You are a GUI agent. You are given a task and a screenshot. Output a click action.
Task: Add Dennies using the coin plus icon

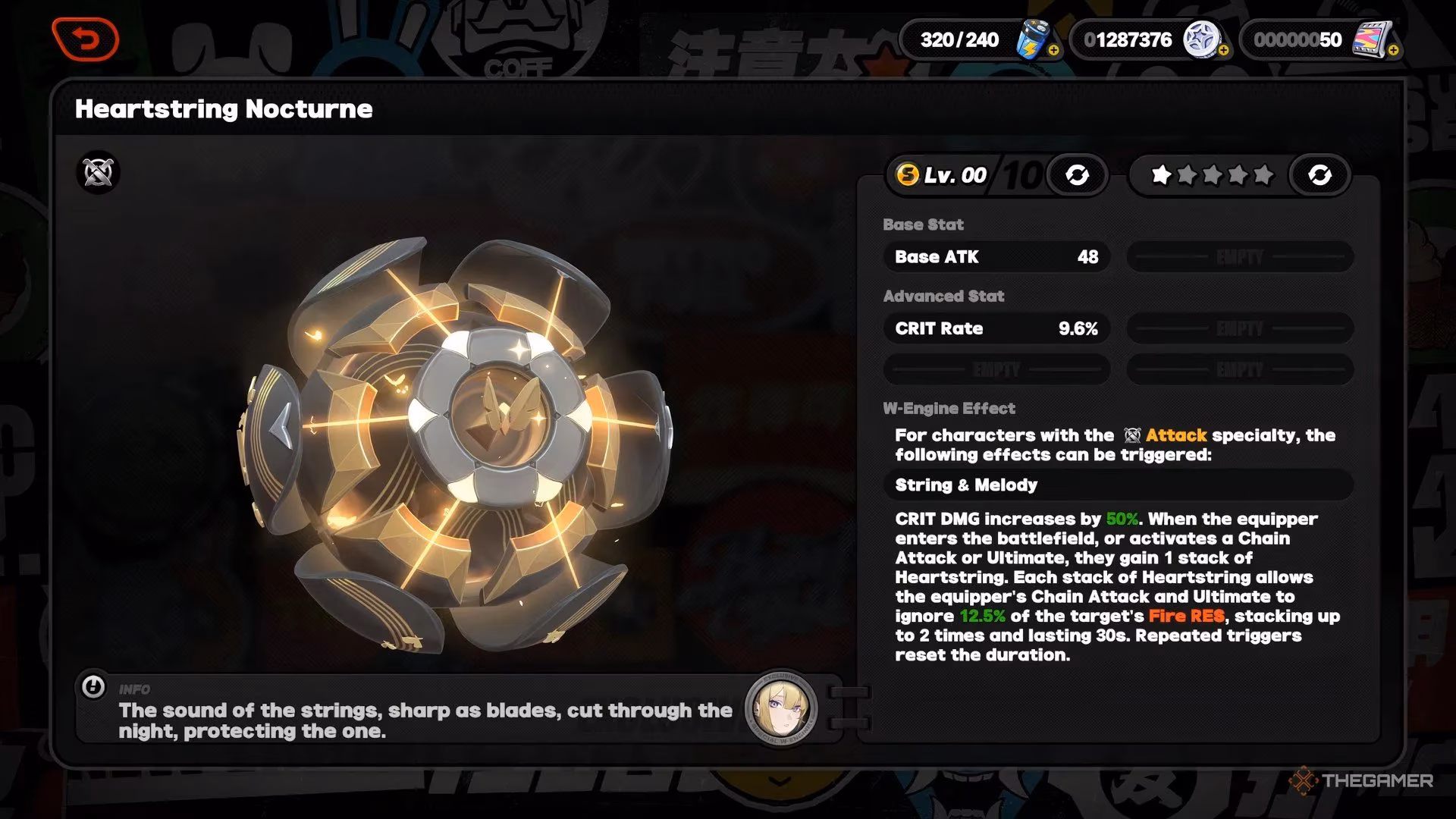(x=1223, y=50)
